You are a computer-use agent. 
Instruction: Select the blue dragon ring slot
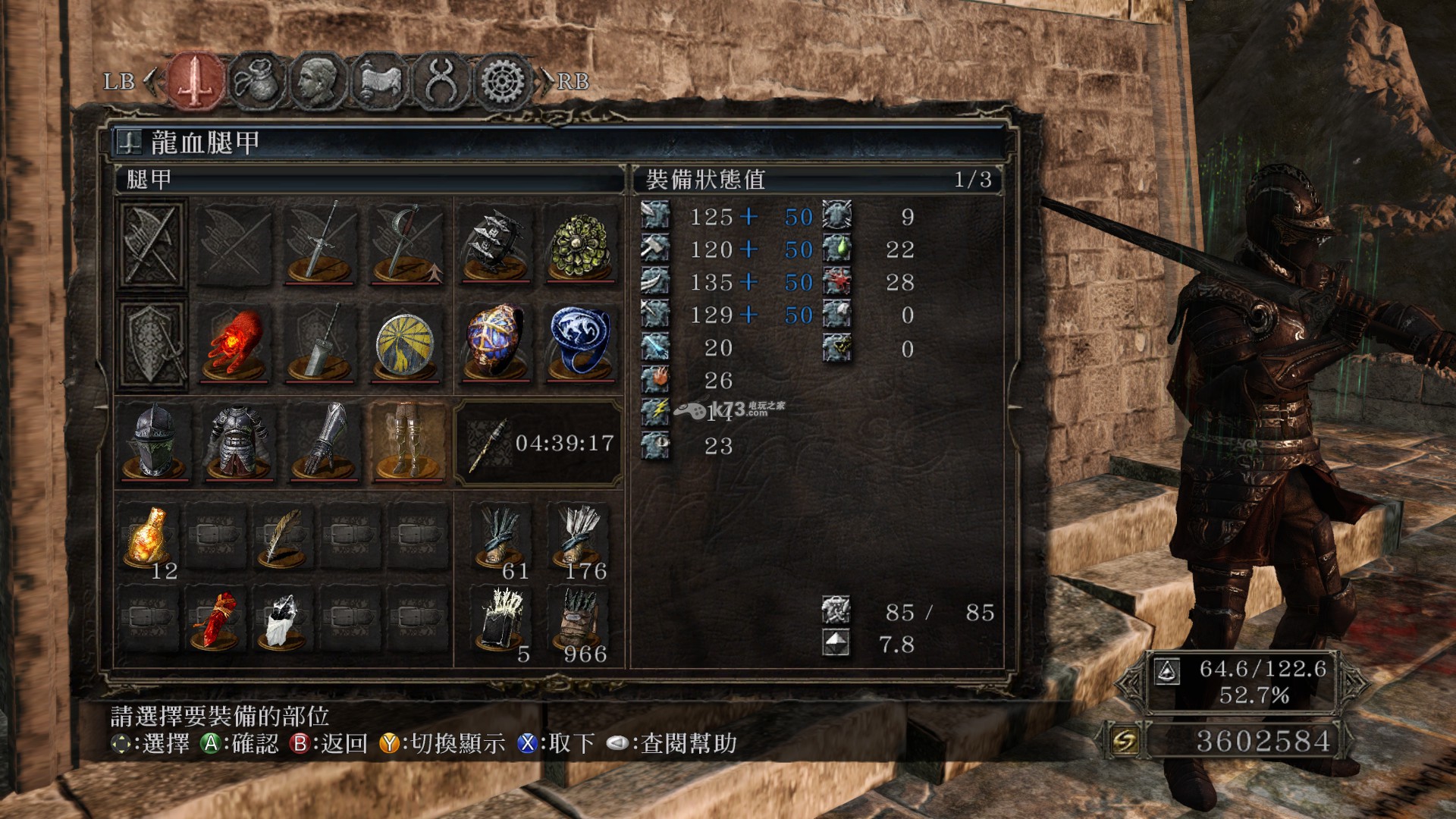(580, 343)
